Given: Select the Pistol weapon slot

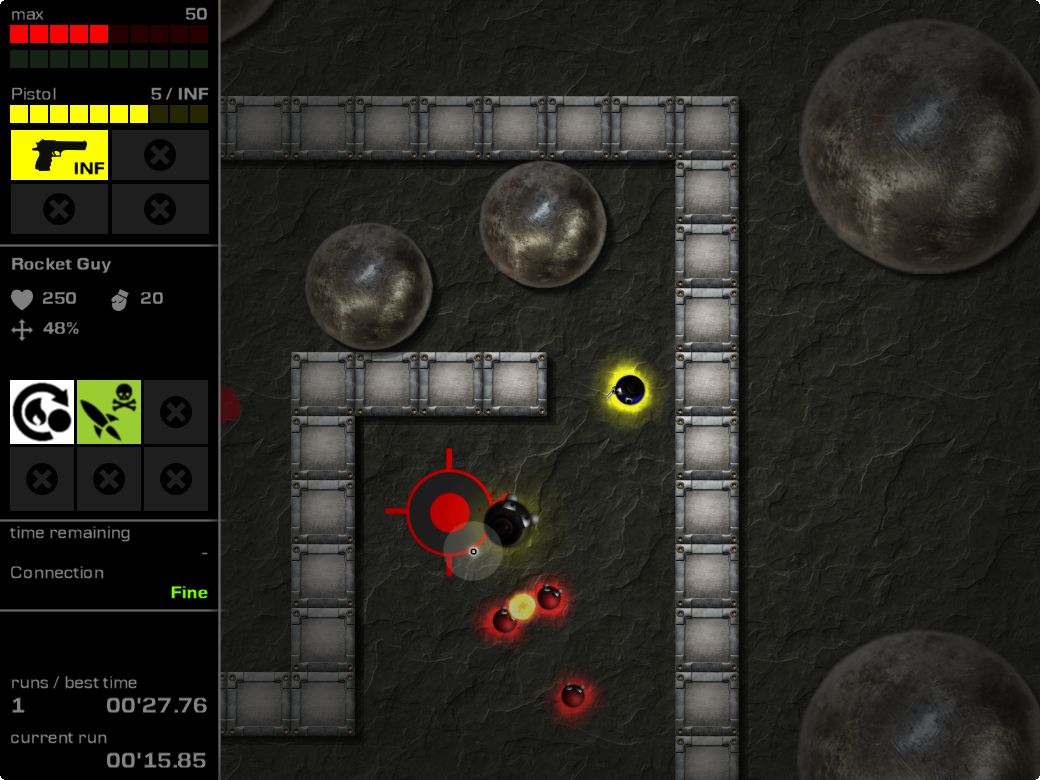Looking at the screenshot, I should (x=59, y=155).
